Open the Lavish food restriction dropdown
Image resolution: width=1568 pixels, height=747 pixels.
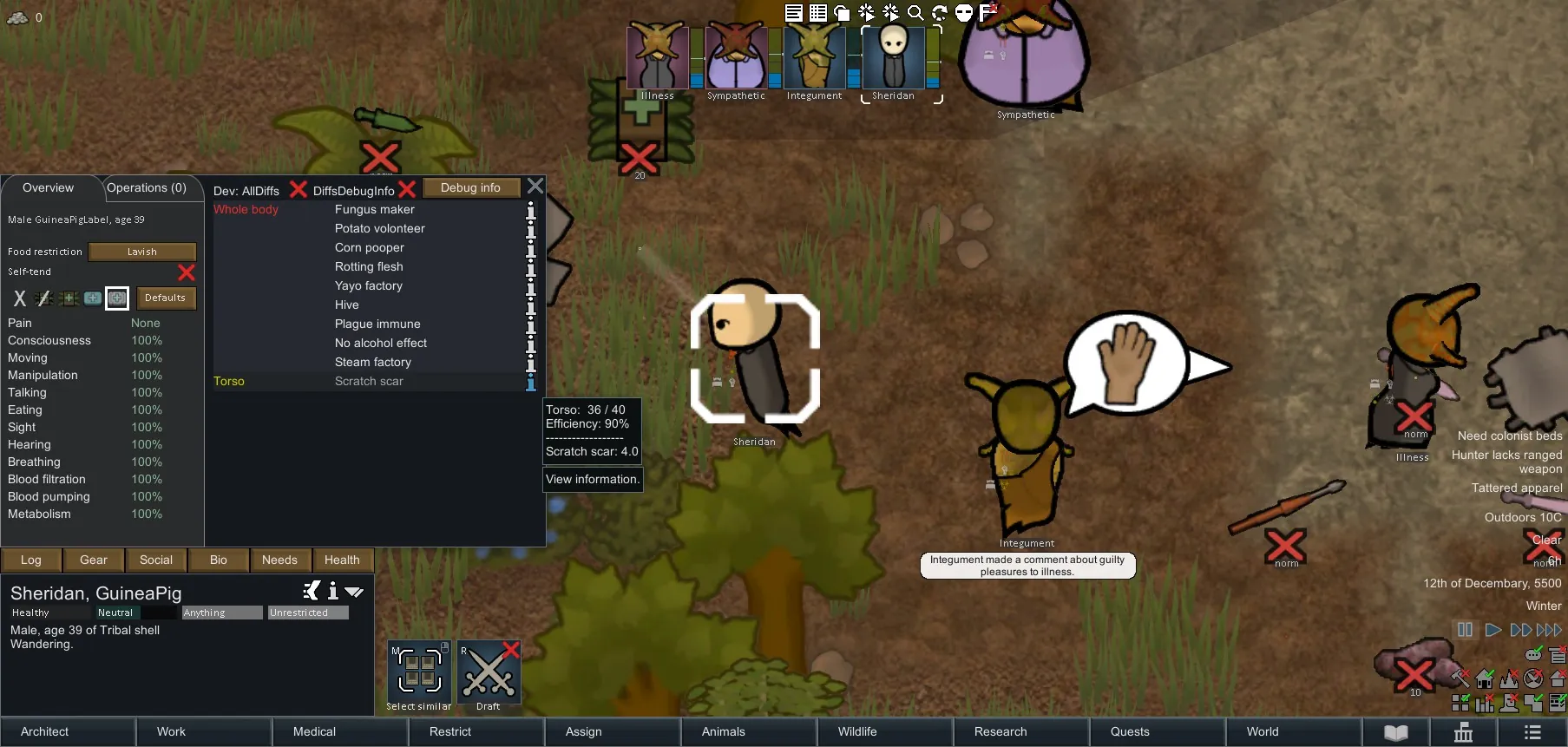coord(142,252)
